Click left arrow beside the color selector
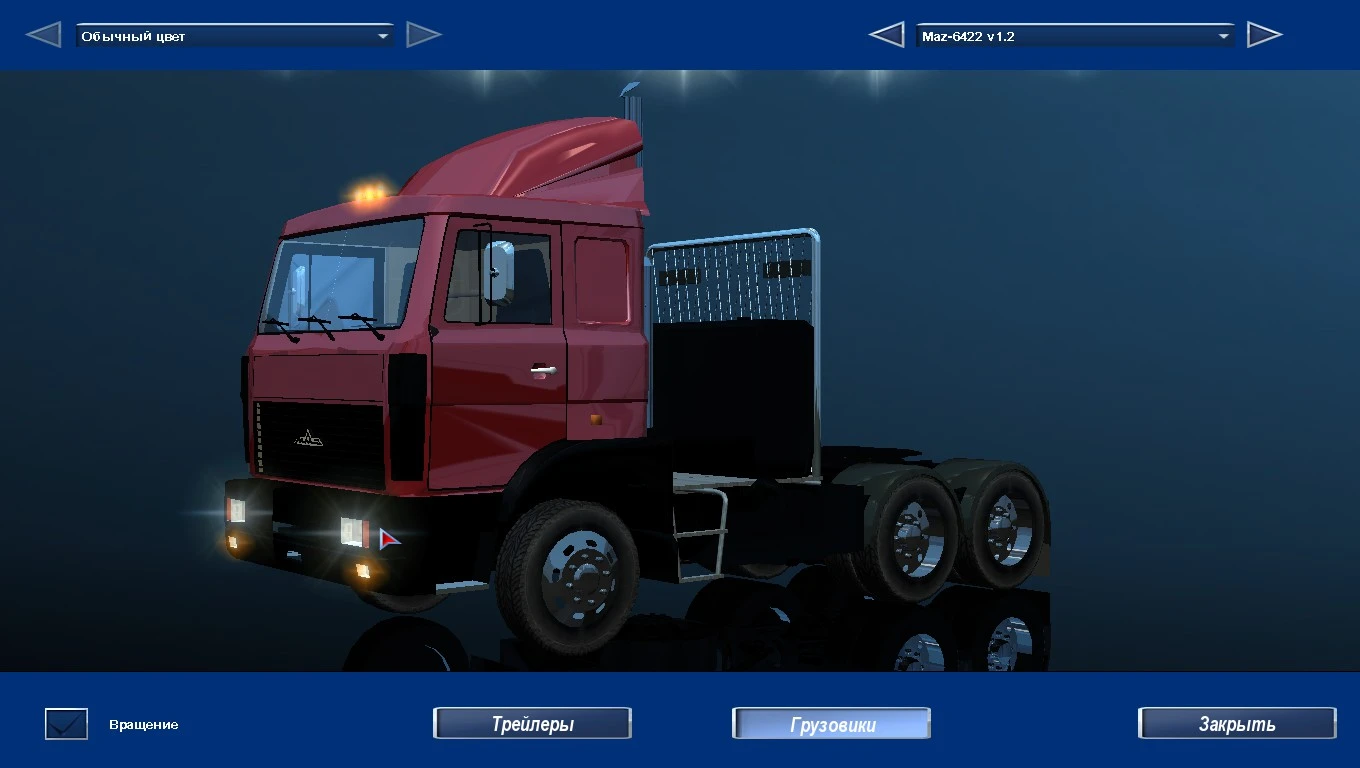Image resolution: width=1360 pixels, height=768 pixels. click(x=42, y=33)
